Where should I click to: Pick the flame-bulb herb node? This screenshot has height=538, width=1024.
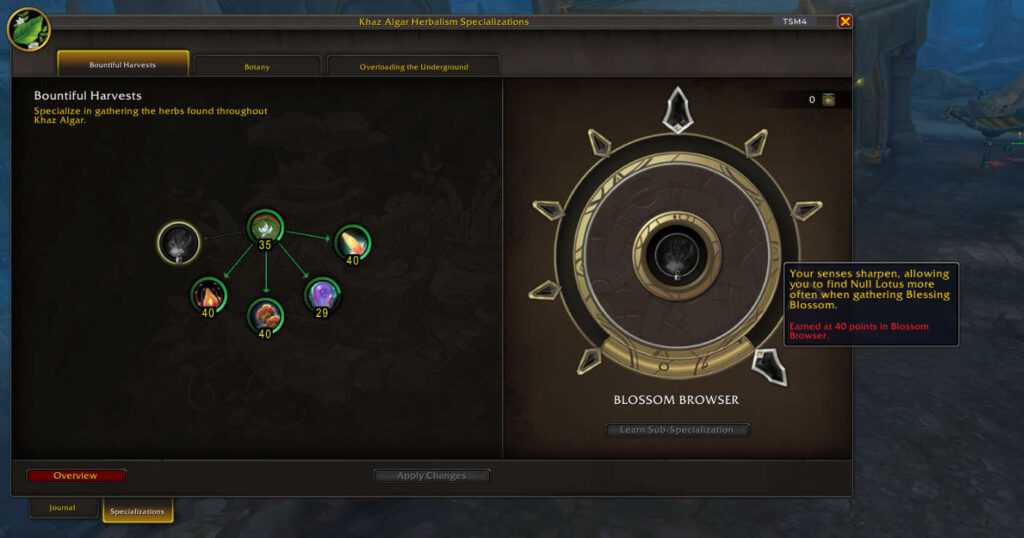(x=208, y=295)
